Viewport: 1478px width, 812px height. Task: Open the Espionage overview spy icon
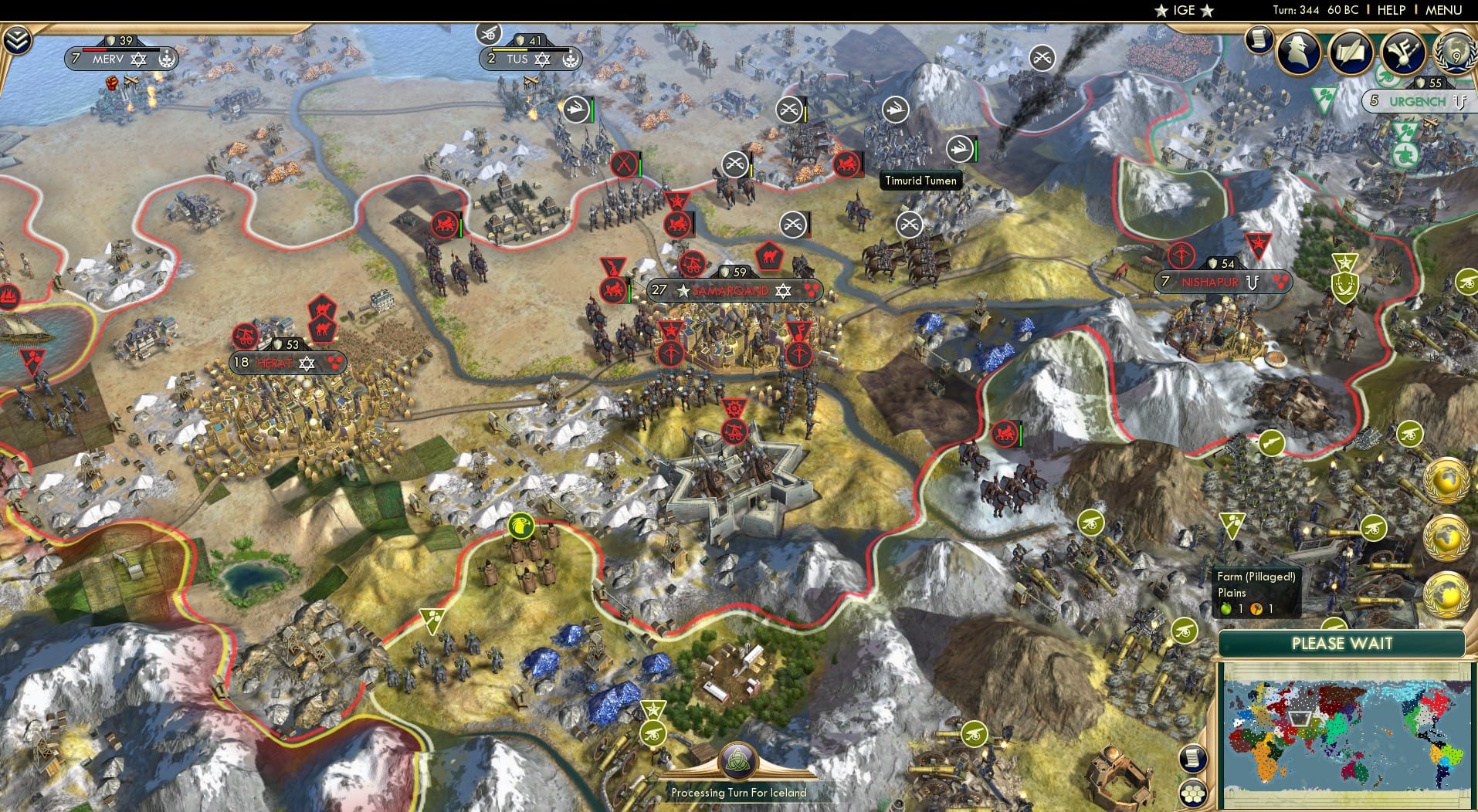pos(1297,52)
